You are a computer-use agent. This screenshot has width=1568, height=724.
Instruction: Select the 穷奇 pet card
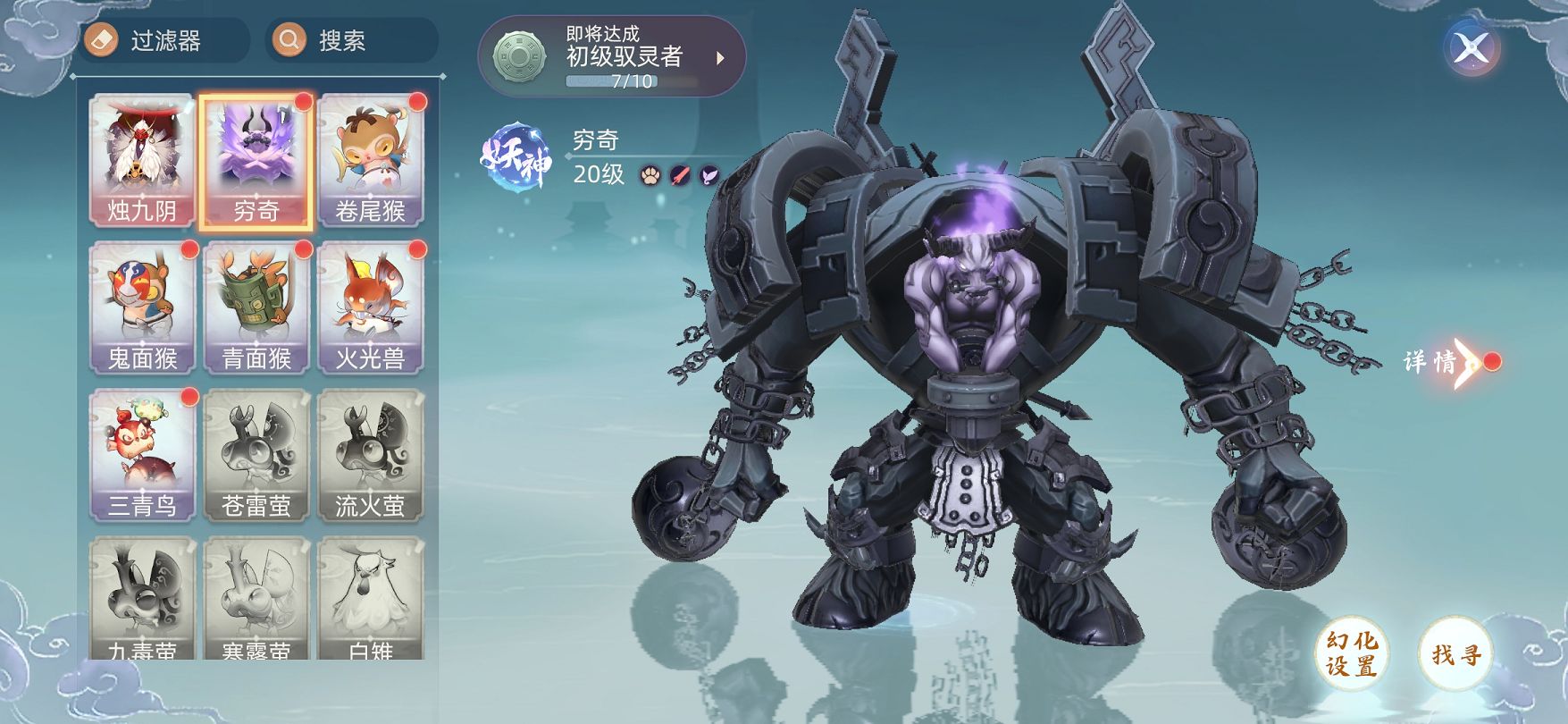click(256, 161)
